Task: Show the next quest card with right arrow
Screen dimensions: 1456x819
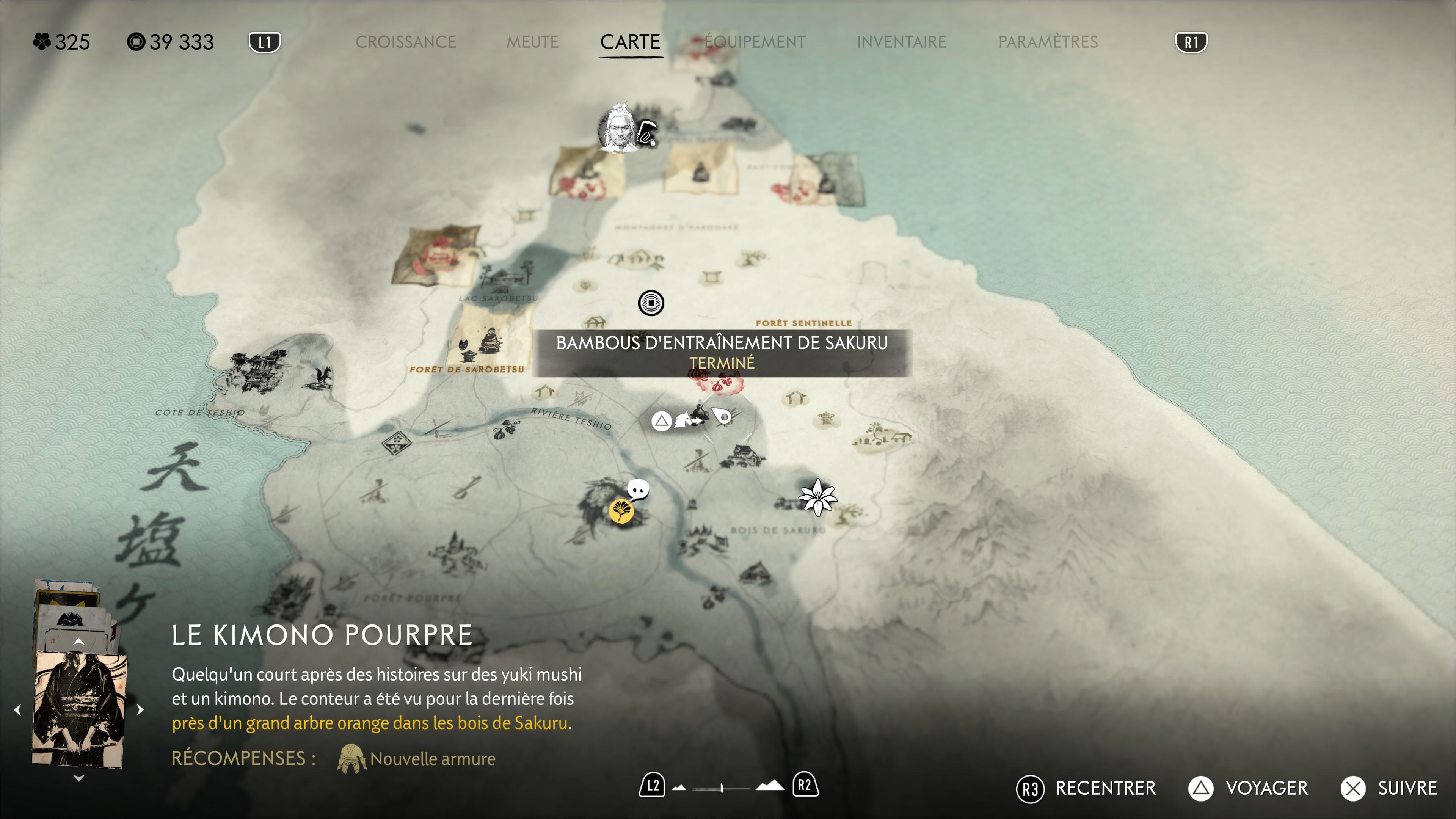Action: pos(141,709)
